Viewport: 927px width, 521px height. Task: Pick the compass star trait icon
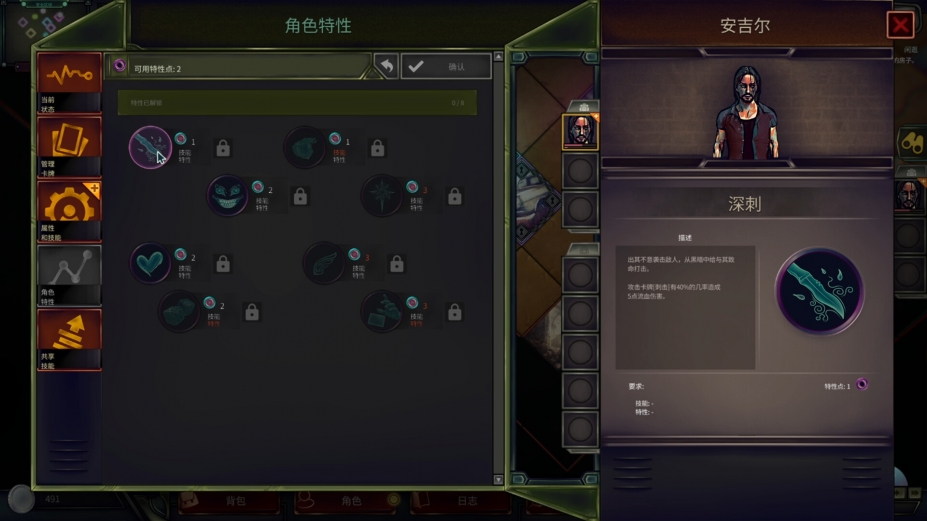click(381, 196)
